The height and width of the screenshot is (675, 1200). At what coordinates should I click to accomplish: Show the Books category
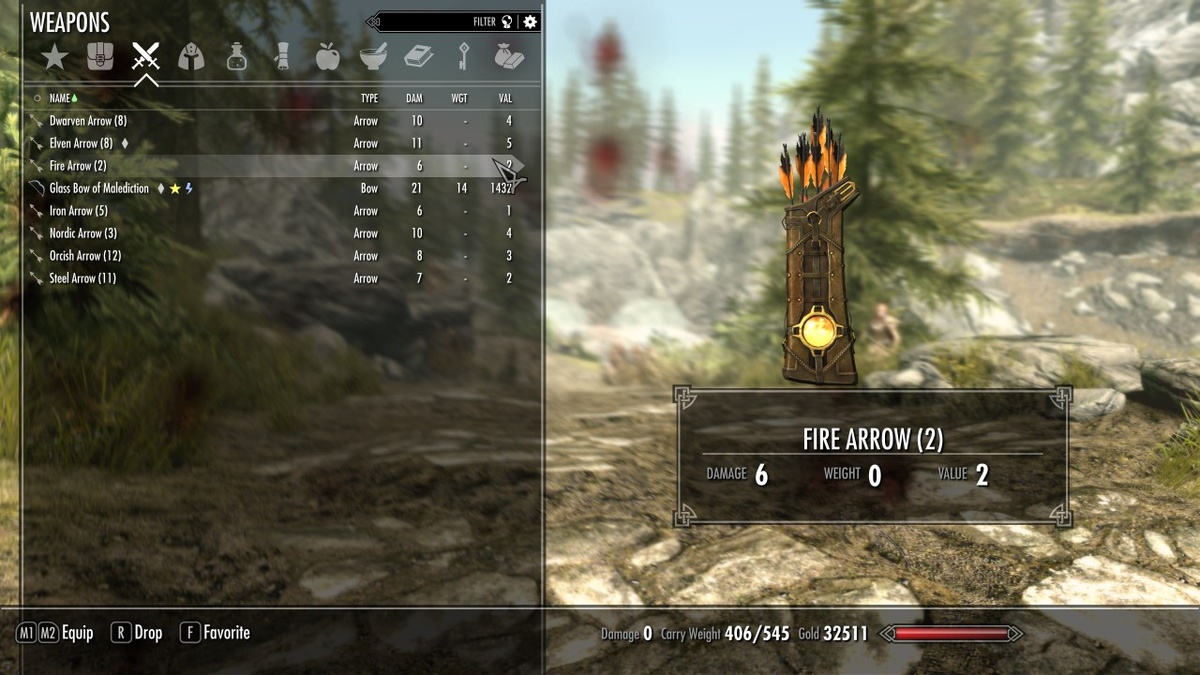point(418,57)
